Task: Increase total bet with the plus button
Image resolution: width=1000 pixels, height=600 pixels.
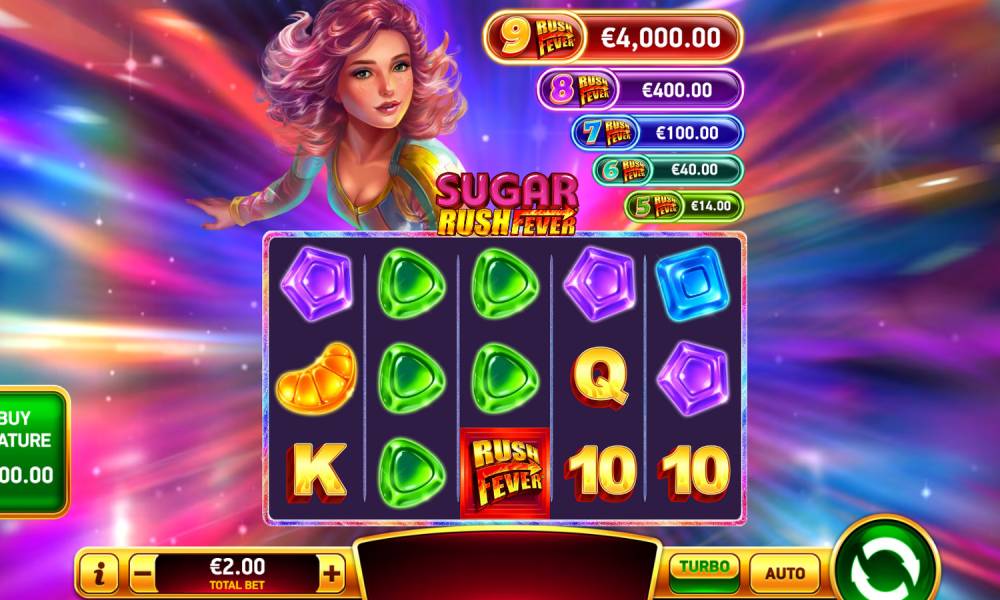Action: [x=332, y=574]
